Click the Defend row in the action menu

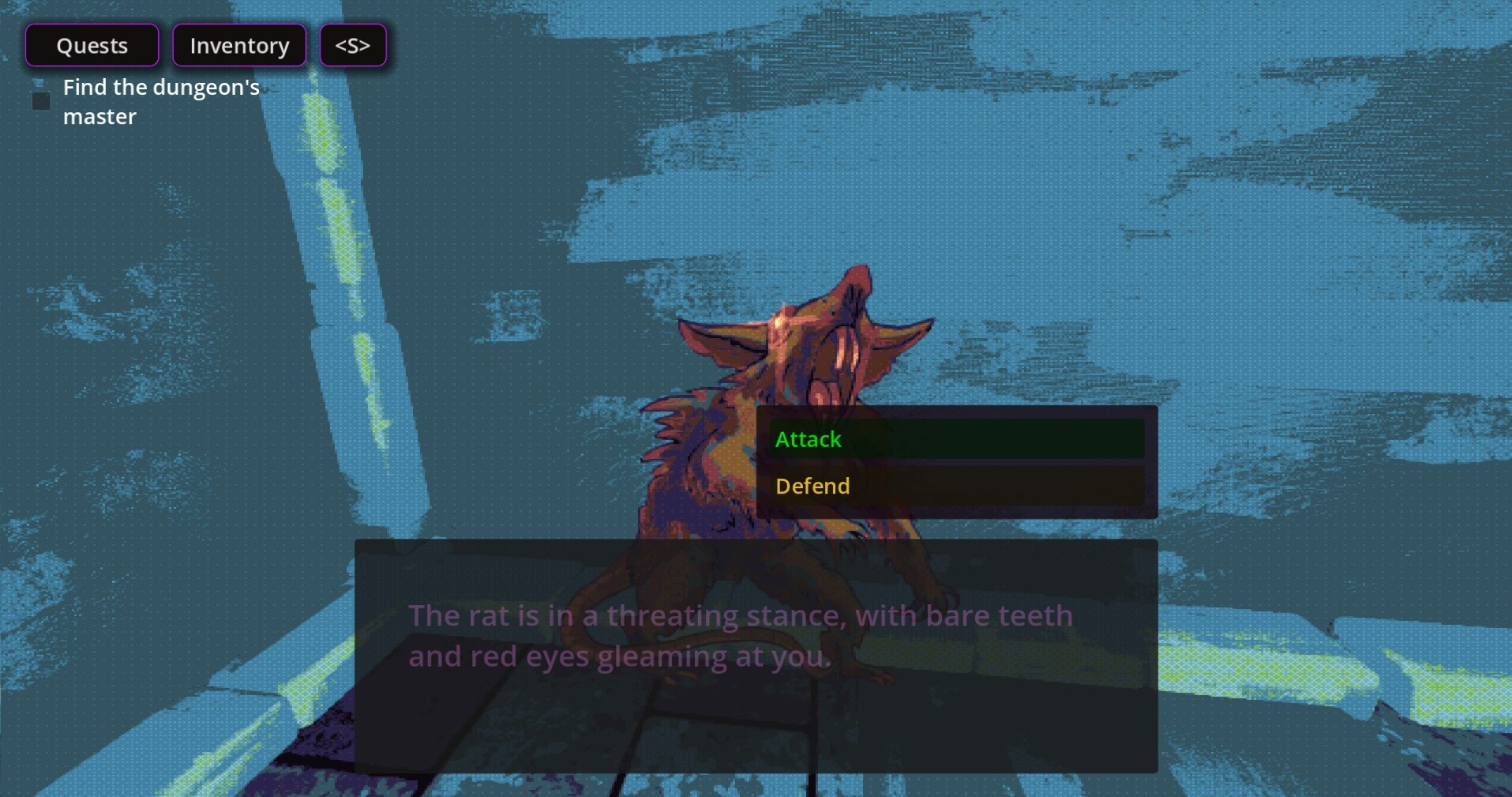pos(955,486)
